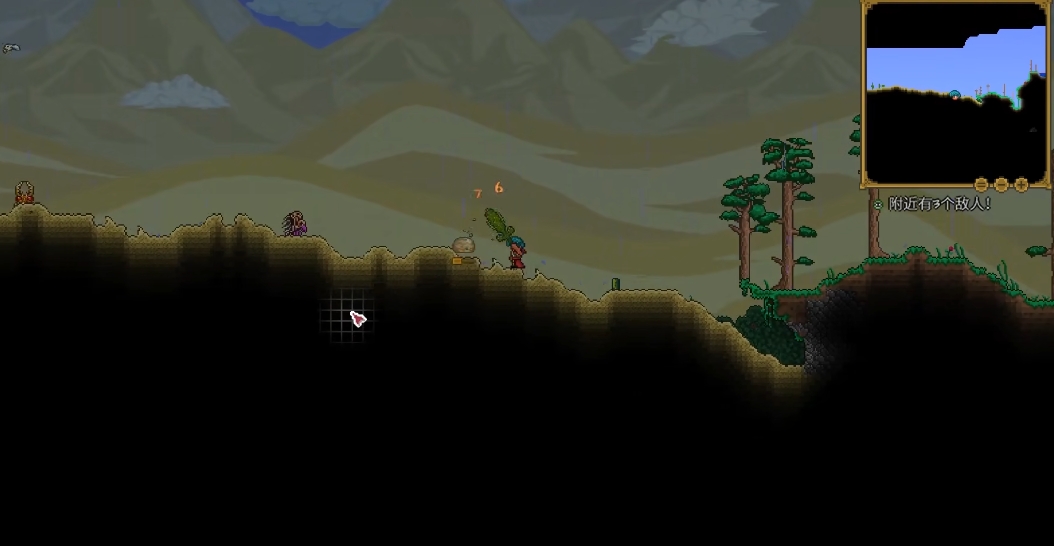The height and width of the screenshot is (546, 1054).
Task: Select the player head marker on the minimap
Action: 955,95
